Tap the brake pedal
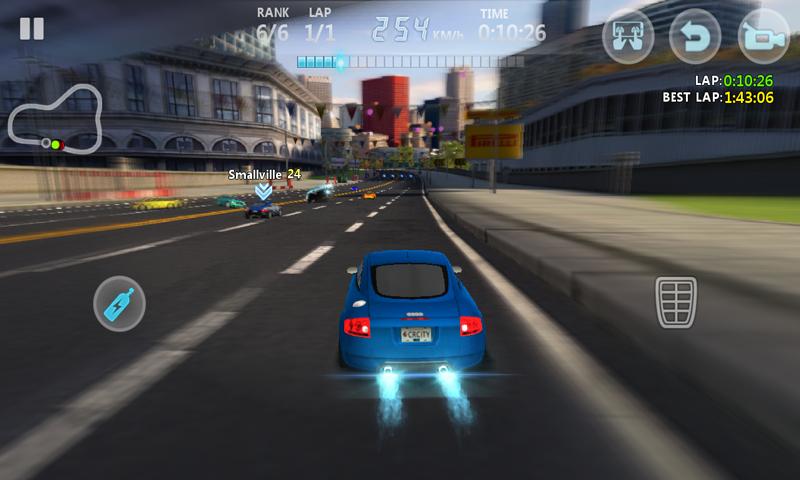Screen dimensions: 800x480 (676, 302)
